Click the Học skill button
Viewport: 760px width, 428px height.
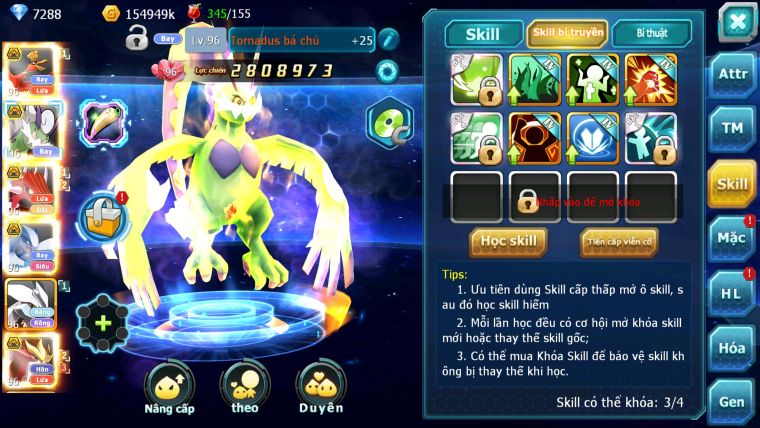[508, 241]
